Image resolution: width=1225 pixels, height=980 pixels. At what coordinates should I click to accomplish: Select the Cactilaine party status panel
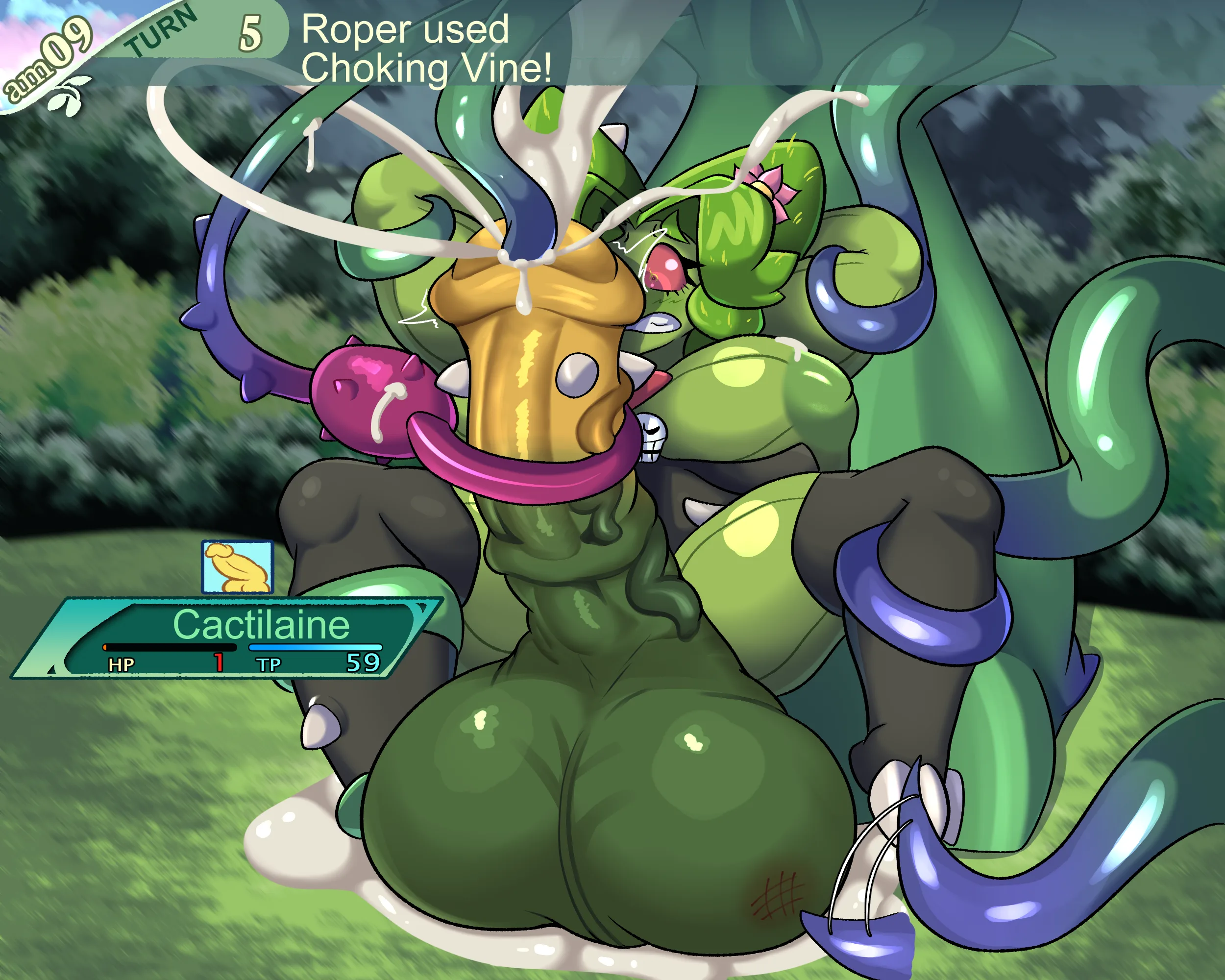click(227, 637)
